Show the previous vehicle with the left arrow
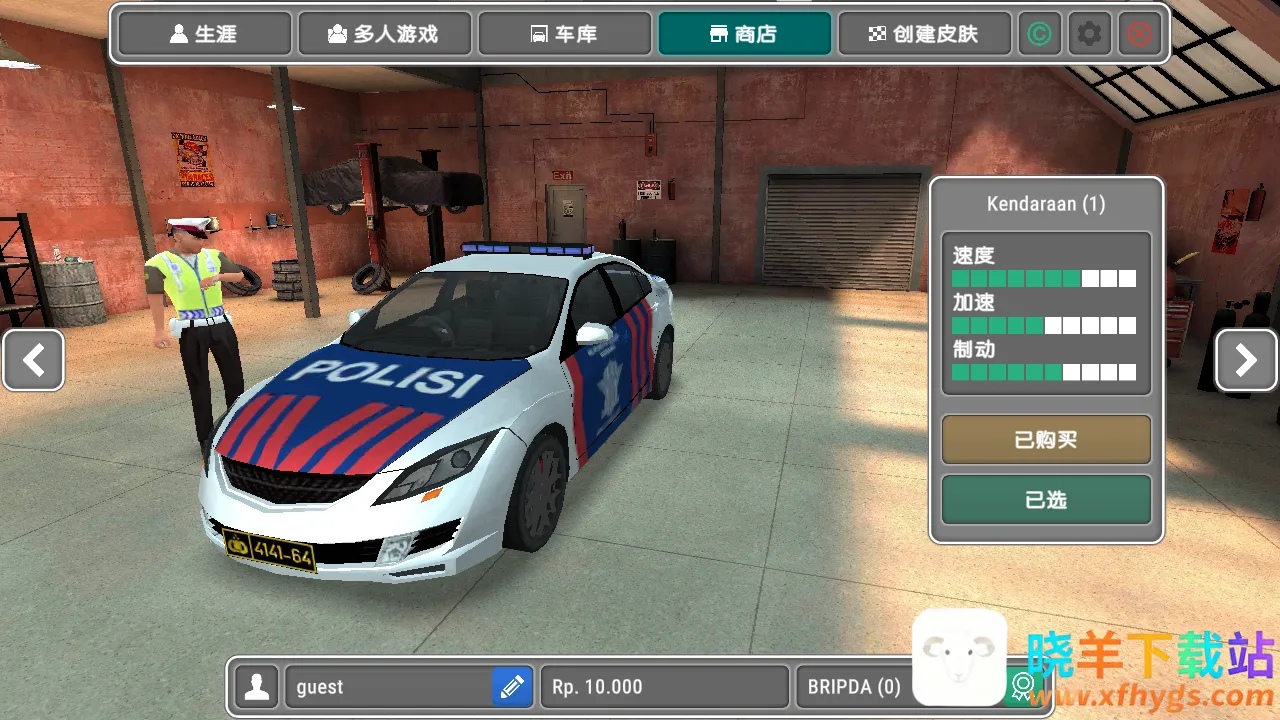This screenshot has height=720, width=1280. coord(33,360)
